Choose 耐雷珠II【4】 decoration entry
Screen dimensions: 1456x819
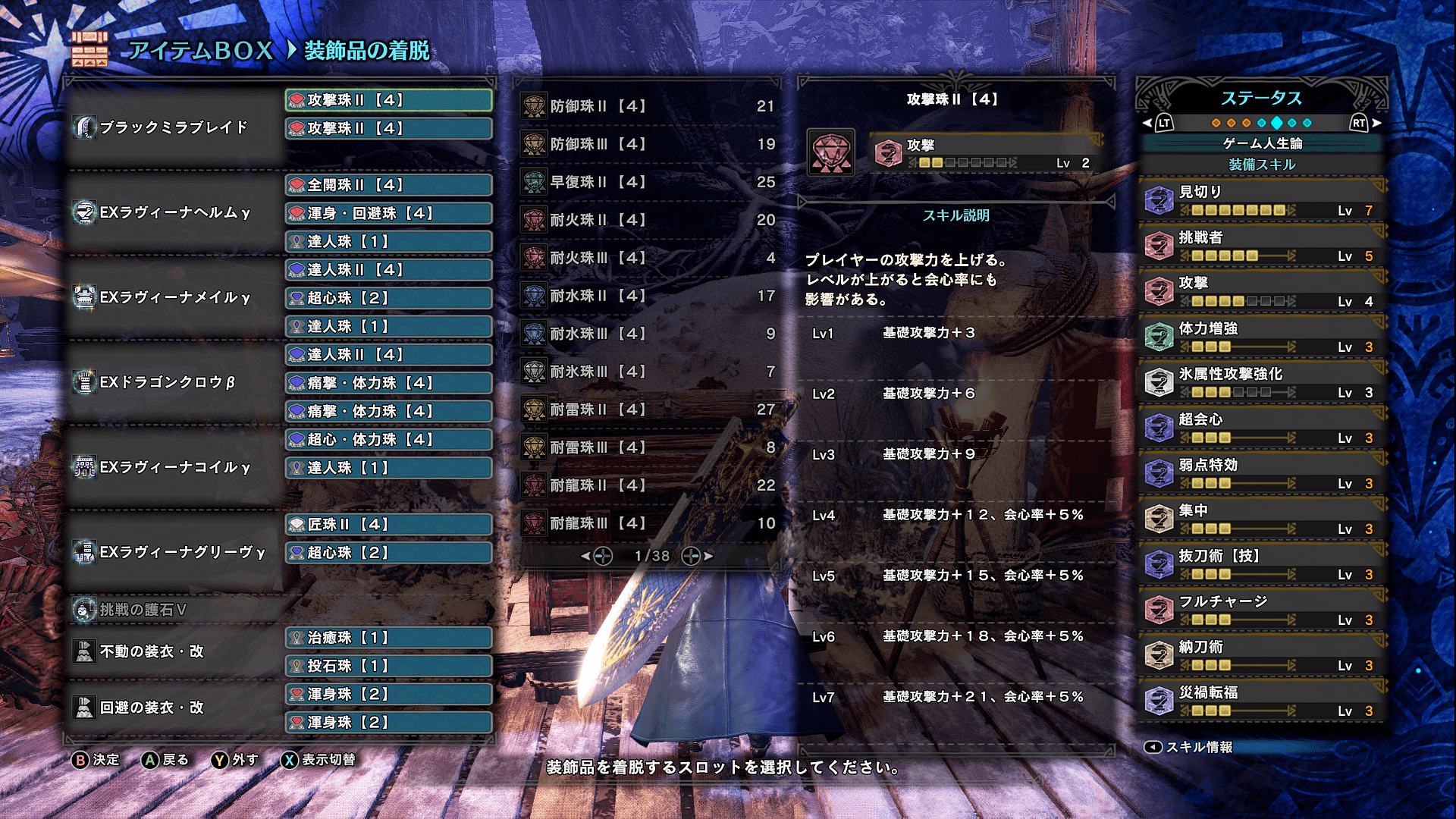(x=648, y=409)
